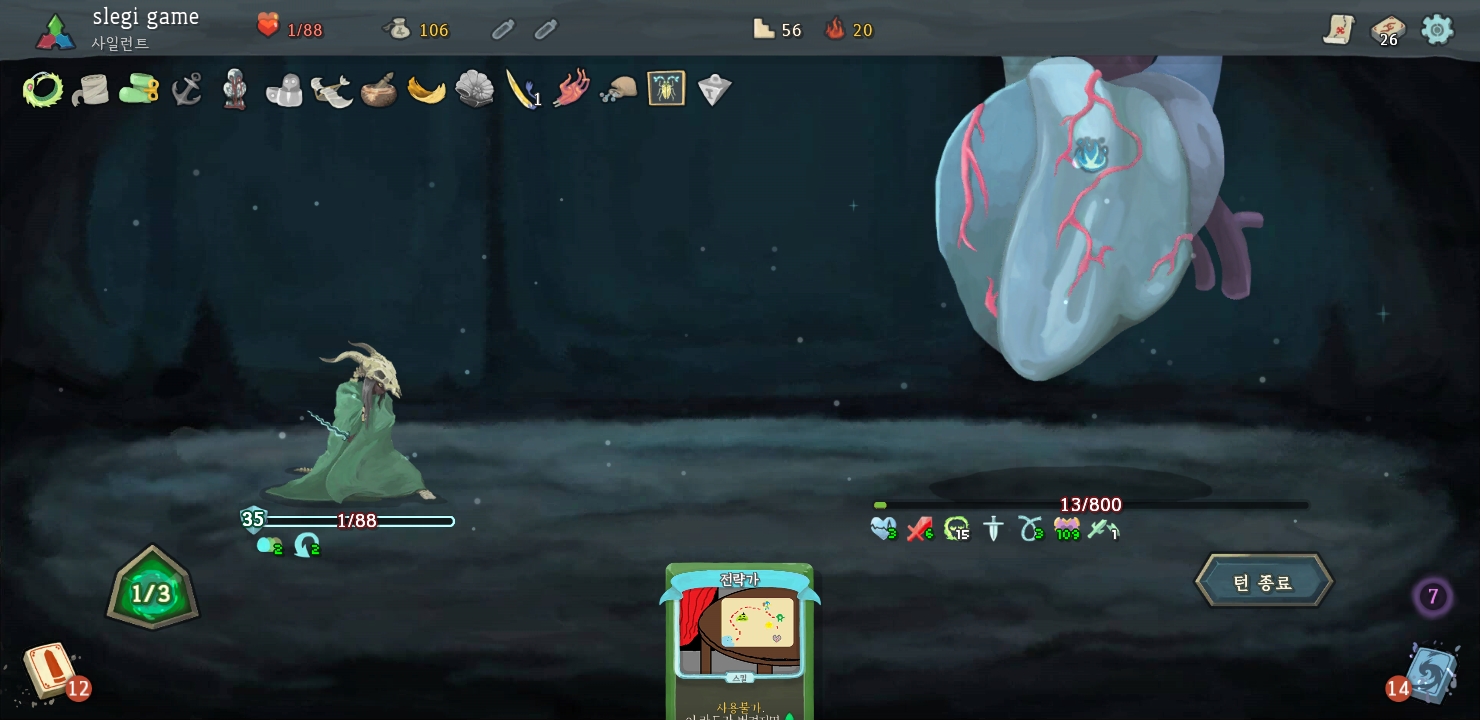
Task: Inspect the green snake ring relic
Action: 43,90
